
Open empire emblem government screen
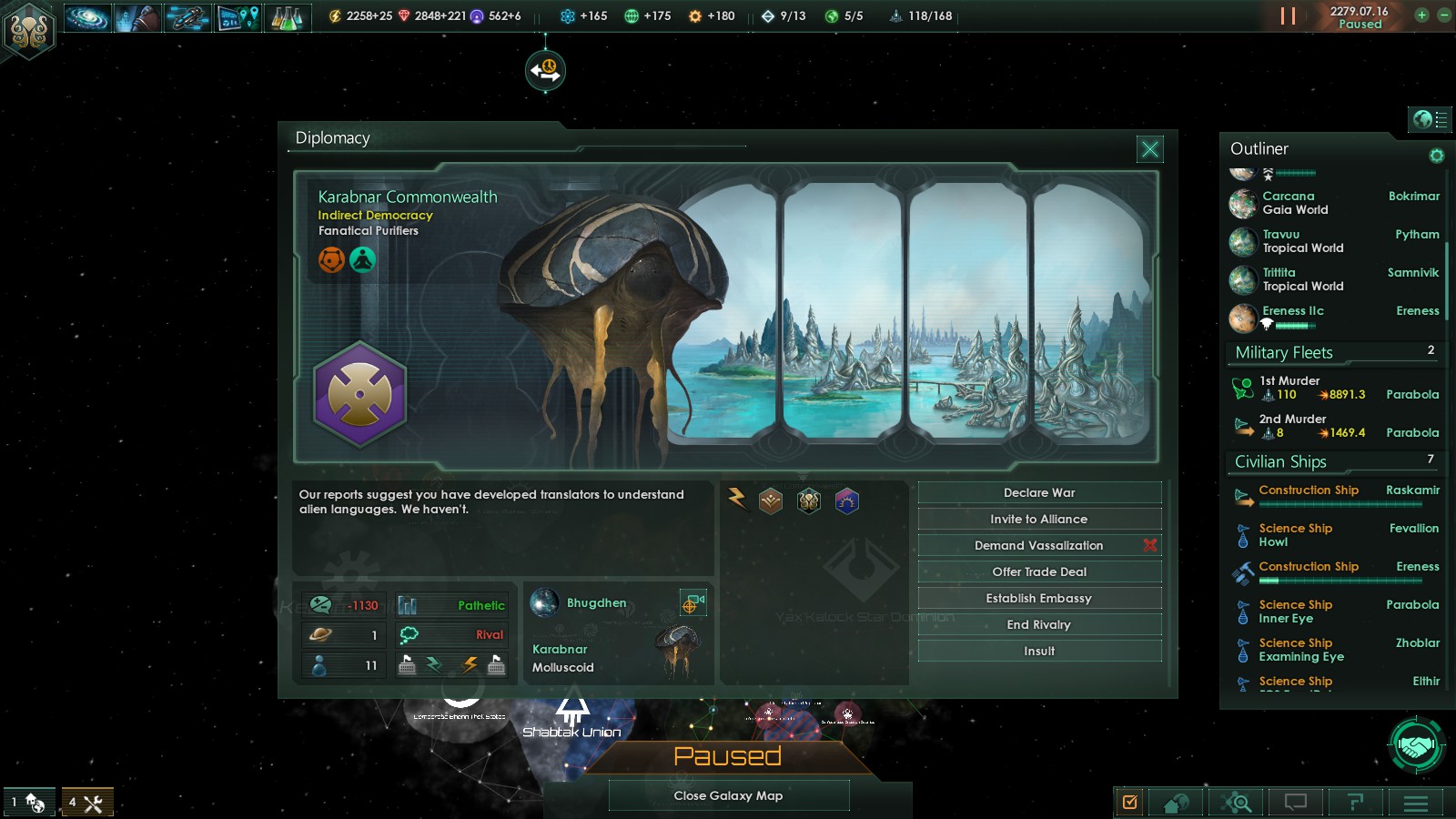tap(29, 30)
